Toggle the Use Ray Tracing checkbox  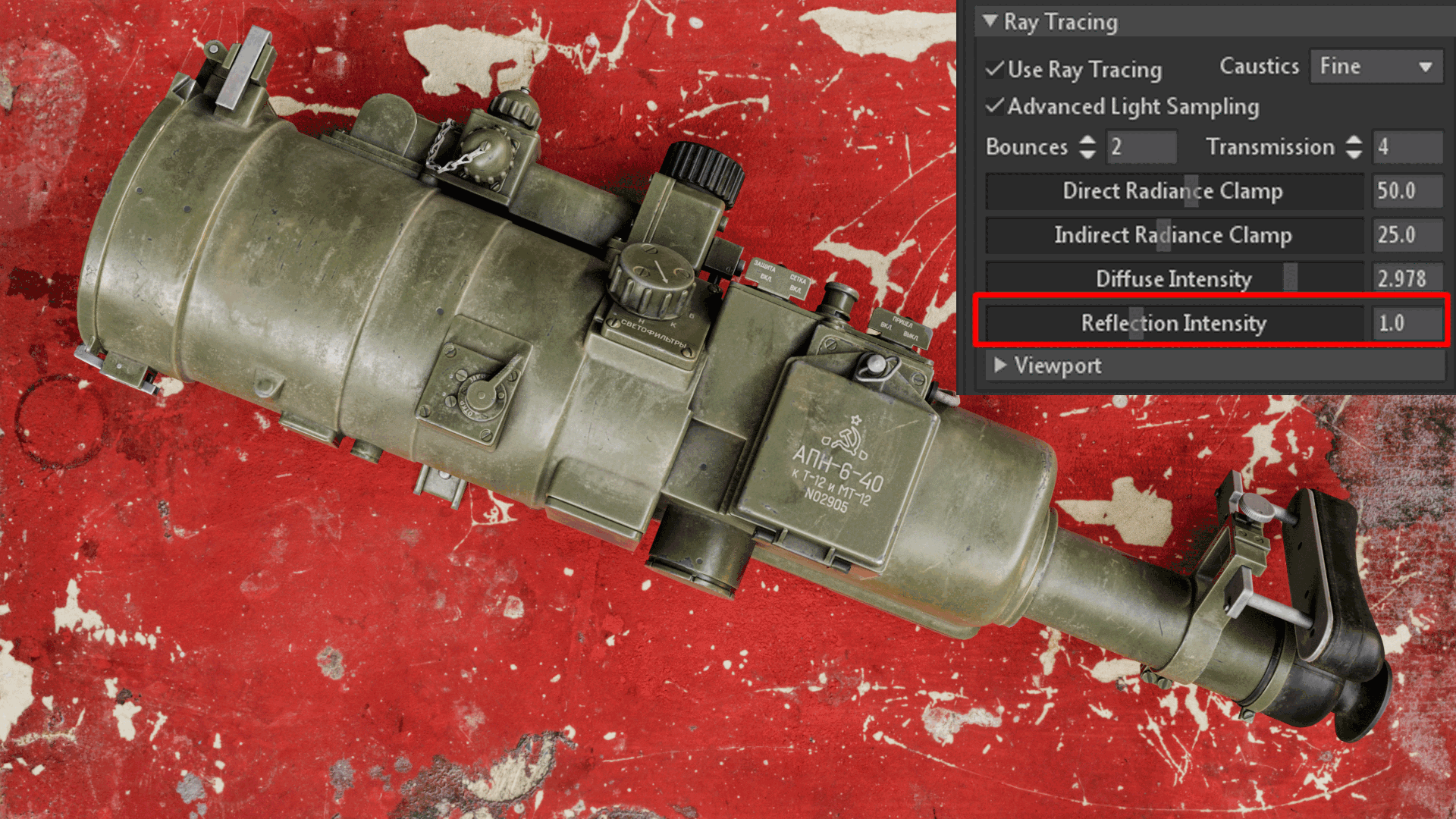coord(996,69)
